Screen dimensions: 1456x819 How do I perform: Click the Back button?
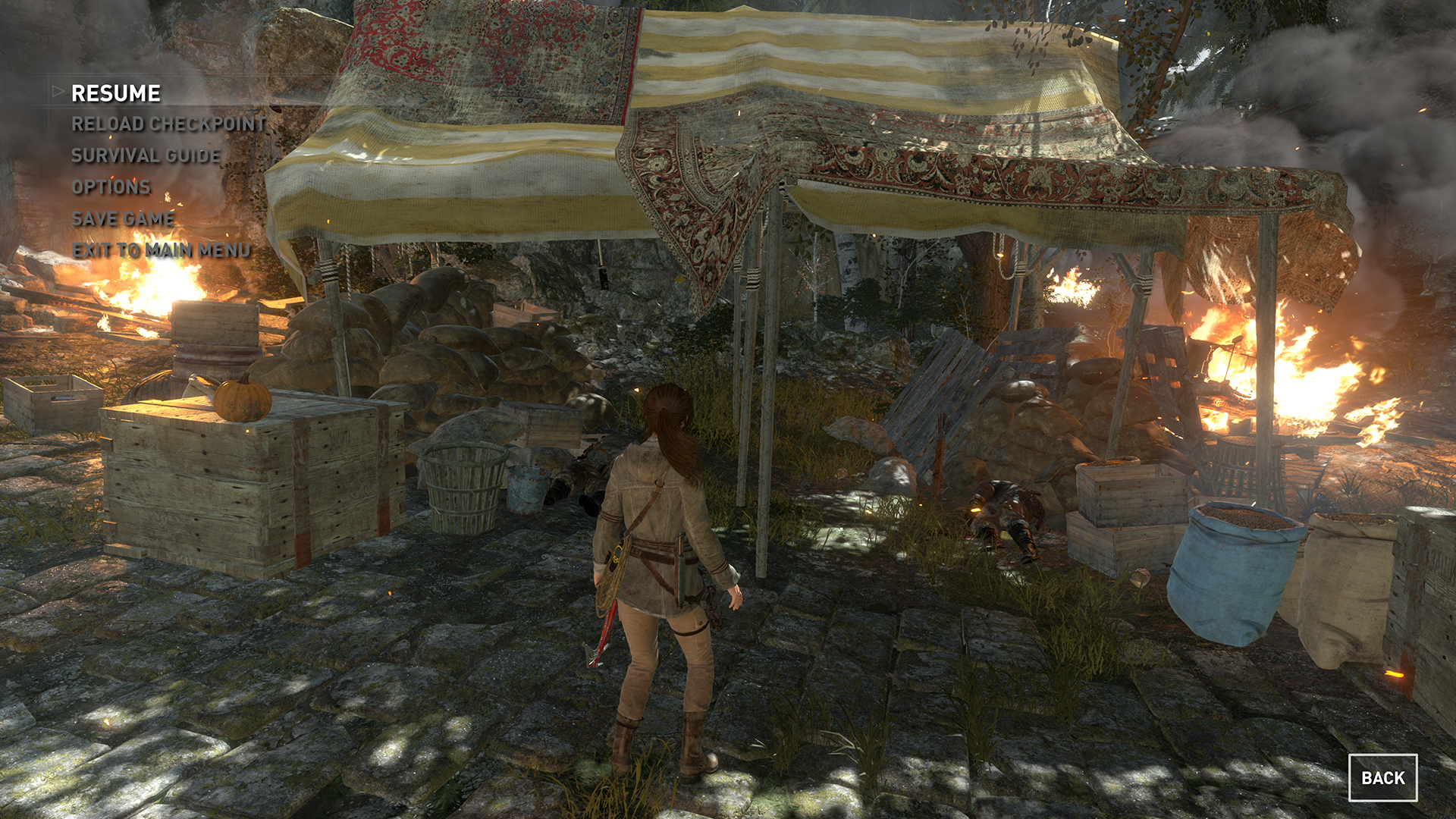(1382, 777)
